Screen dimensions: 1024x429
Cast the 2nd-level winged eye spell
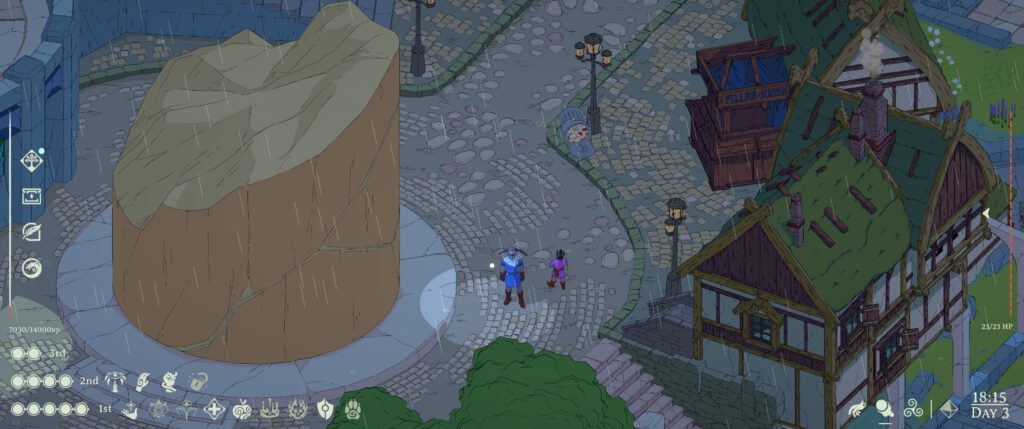tap(115, 381)
